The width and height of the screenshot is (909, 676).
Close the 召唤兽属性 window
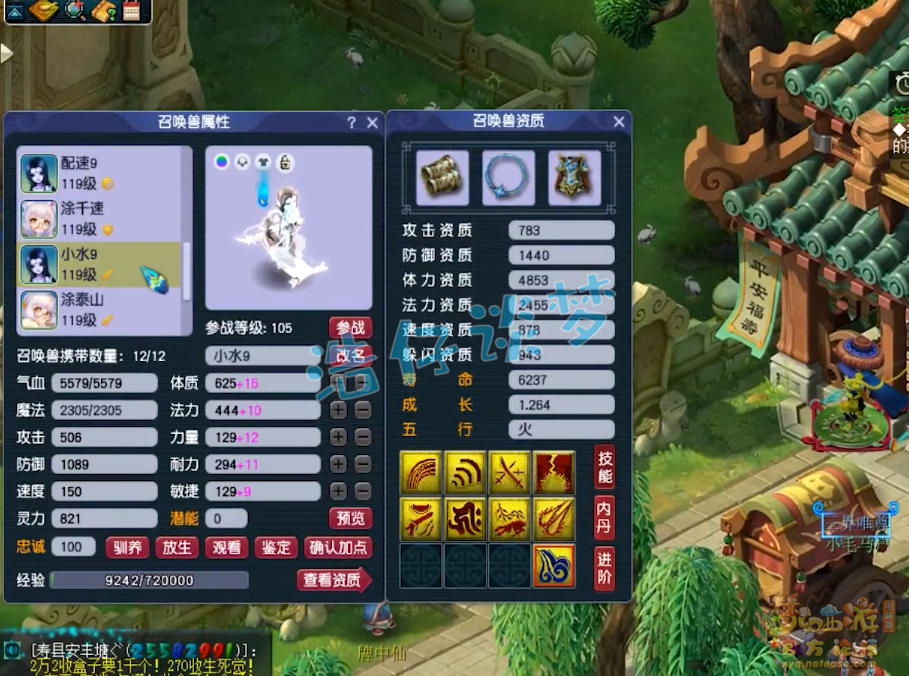point(372,123)
